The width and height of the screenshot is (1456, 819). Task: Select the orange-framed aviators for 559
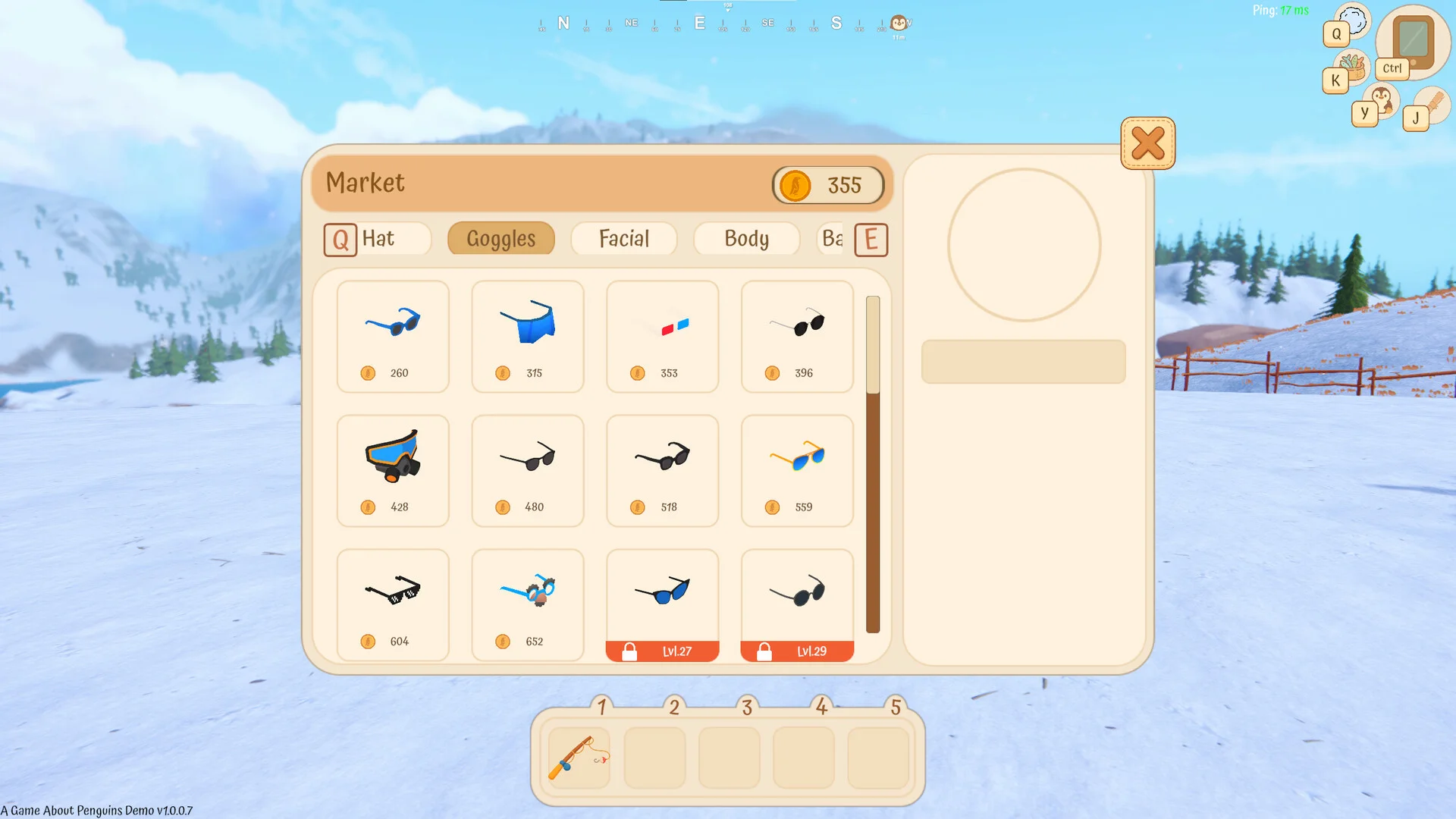click(x=797, y=470)
